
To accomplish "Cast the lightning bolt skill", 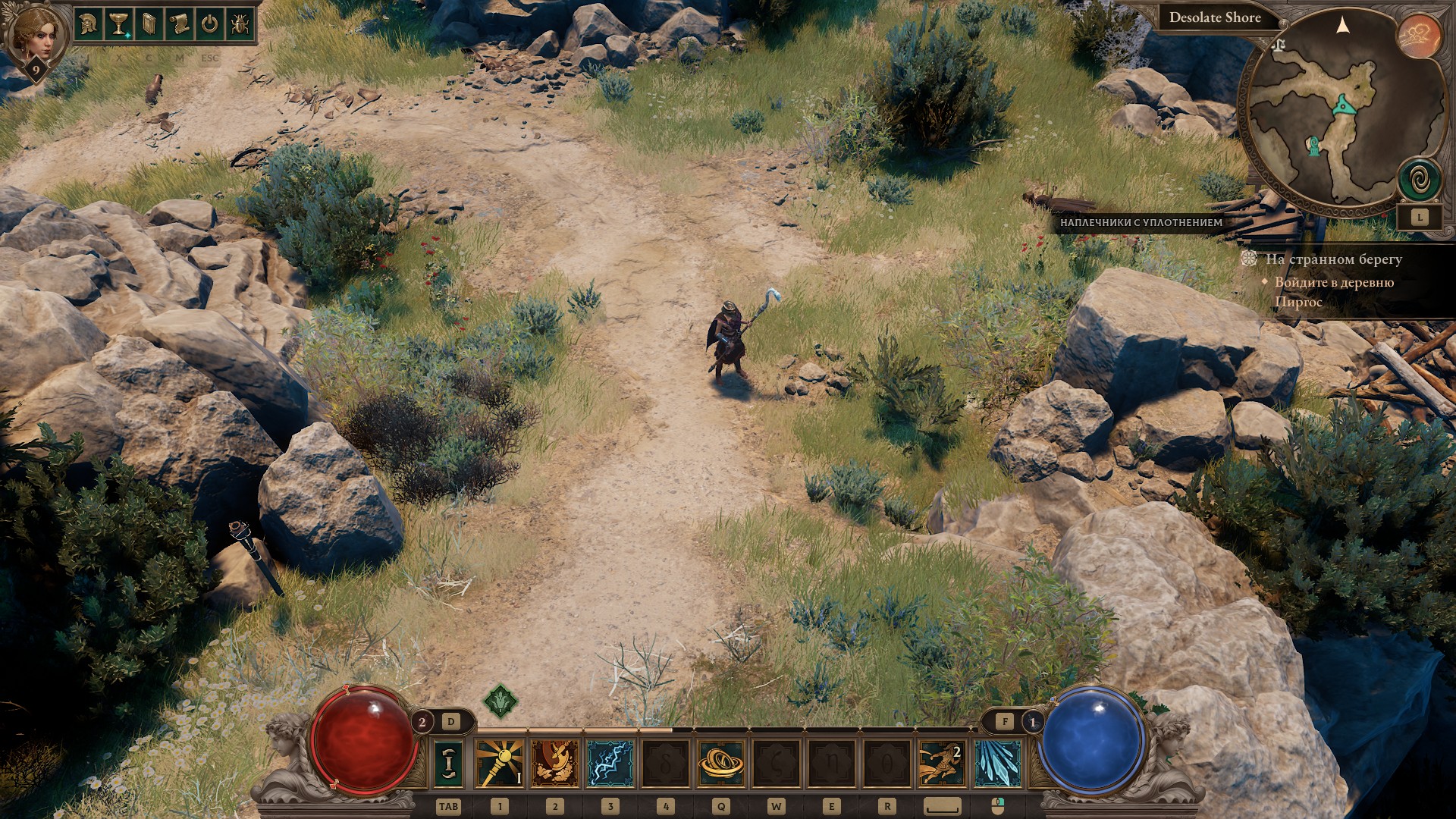I will click(x=610, y=764).
